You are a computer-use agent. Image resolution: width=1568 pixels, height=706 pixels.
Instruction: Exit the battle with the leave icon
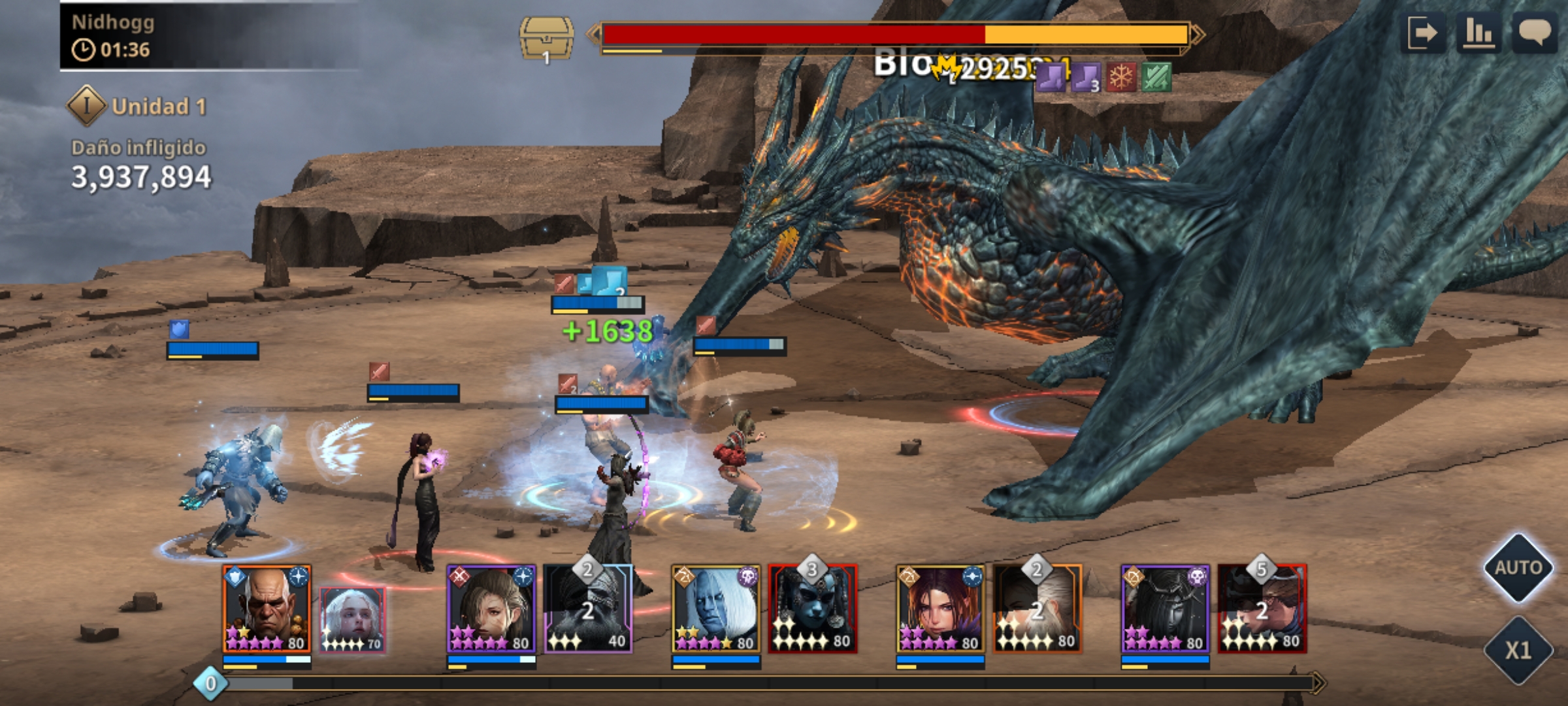[x=1423, y=32]
